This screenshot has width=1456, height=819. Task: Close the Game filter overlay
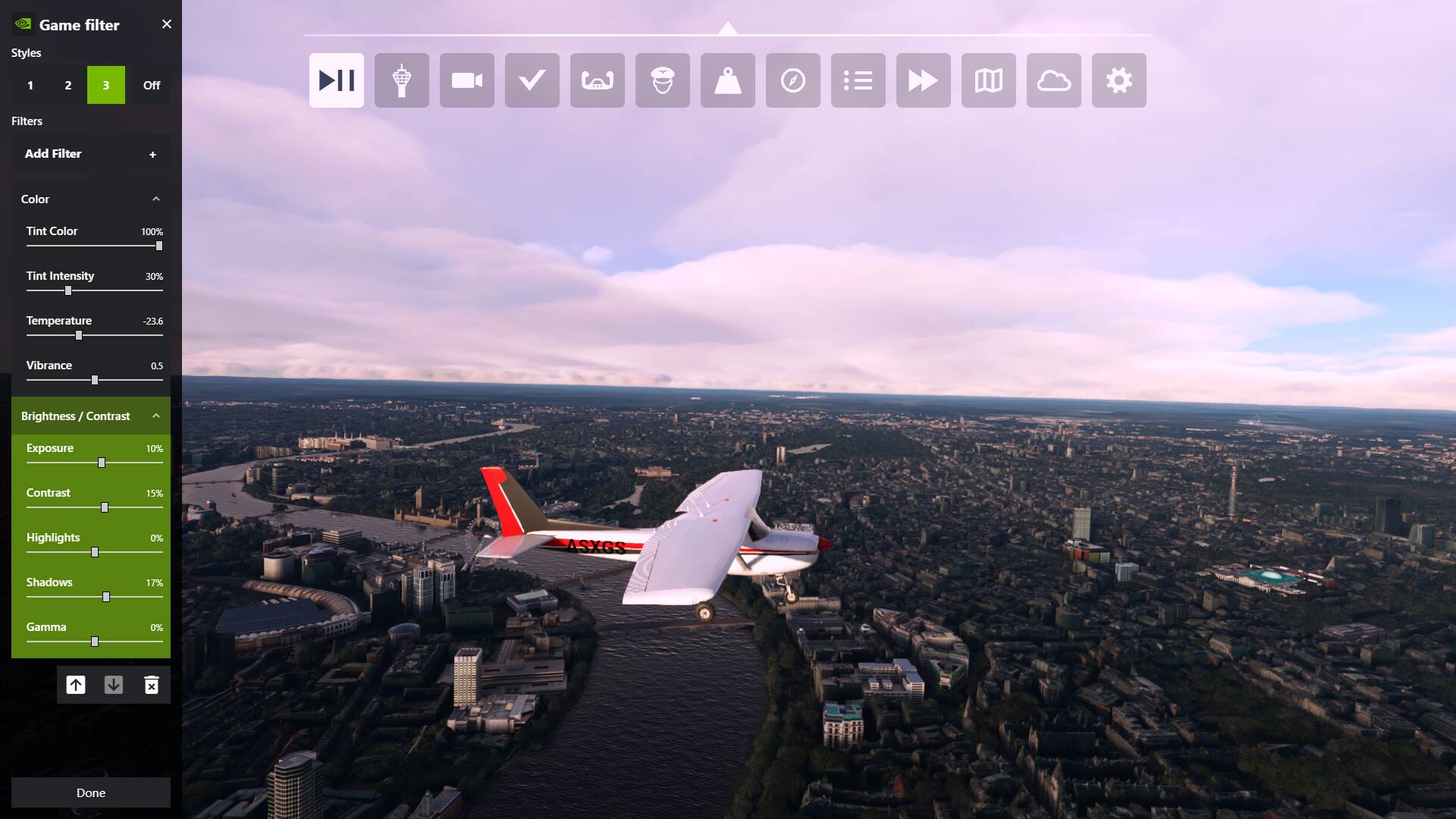(x=167, y=24)
